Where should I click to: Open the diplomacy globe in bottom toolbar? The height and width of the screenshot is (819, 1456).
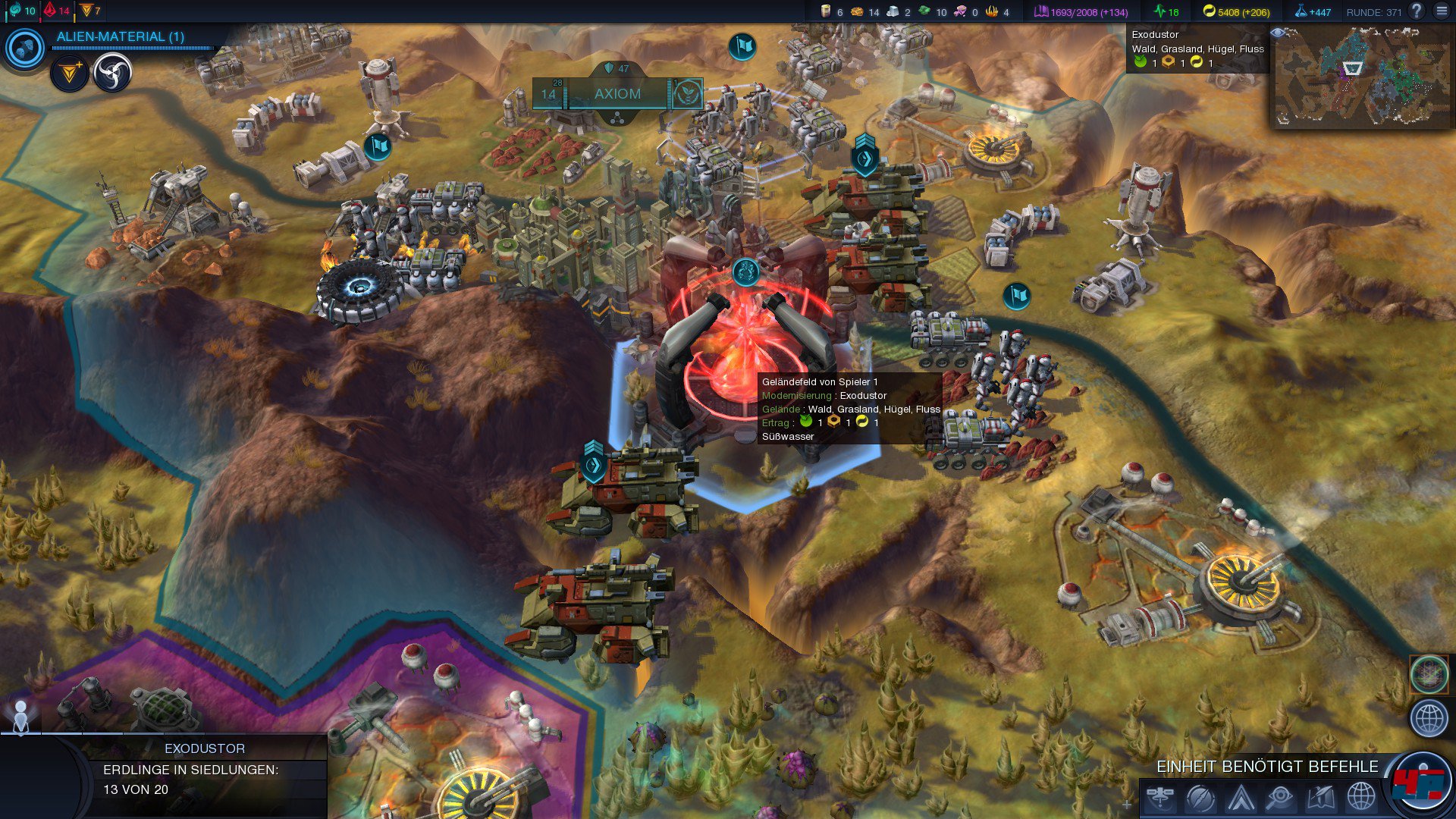[x=1360, y=798]
